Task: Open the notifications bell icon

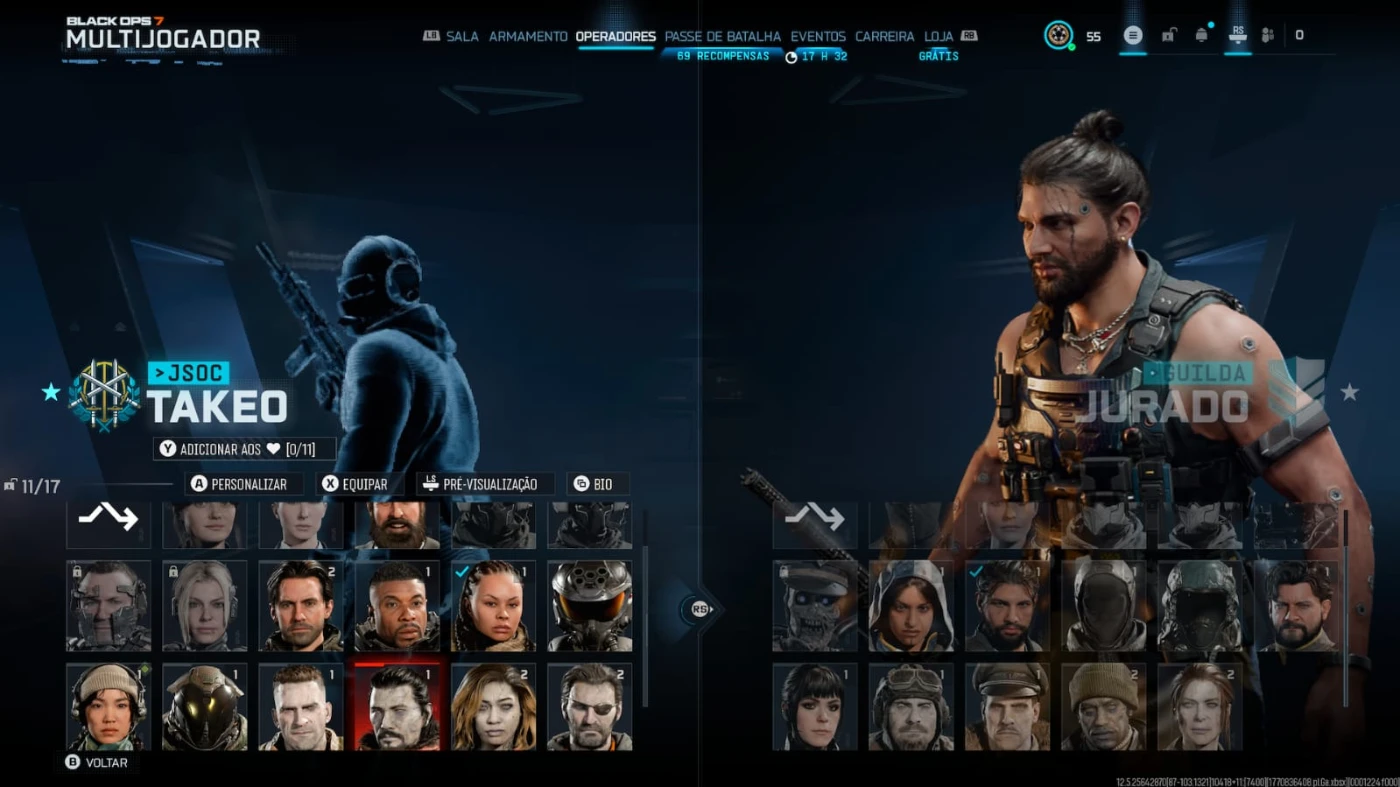Action: click(x=1201, y=35)
